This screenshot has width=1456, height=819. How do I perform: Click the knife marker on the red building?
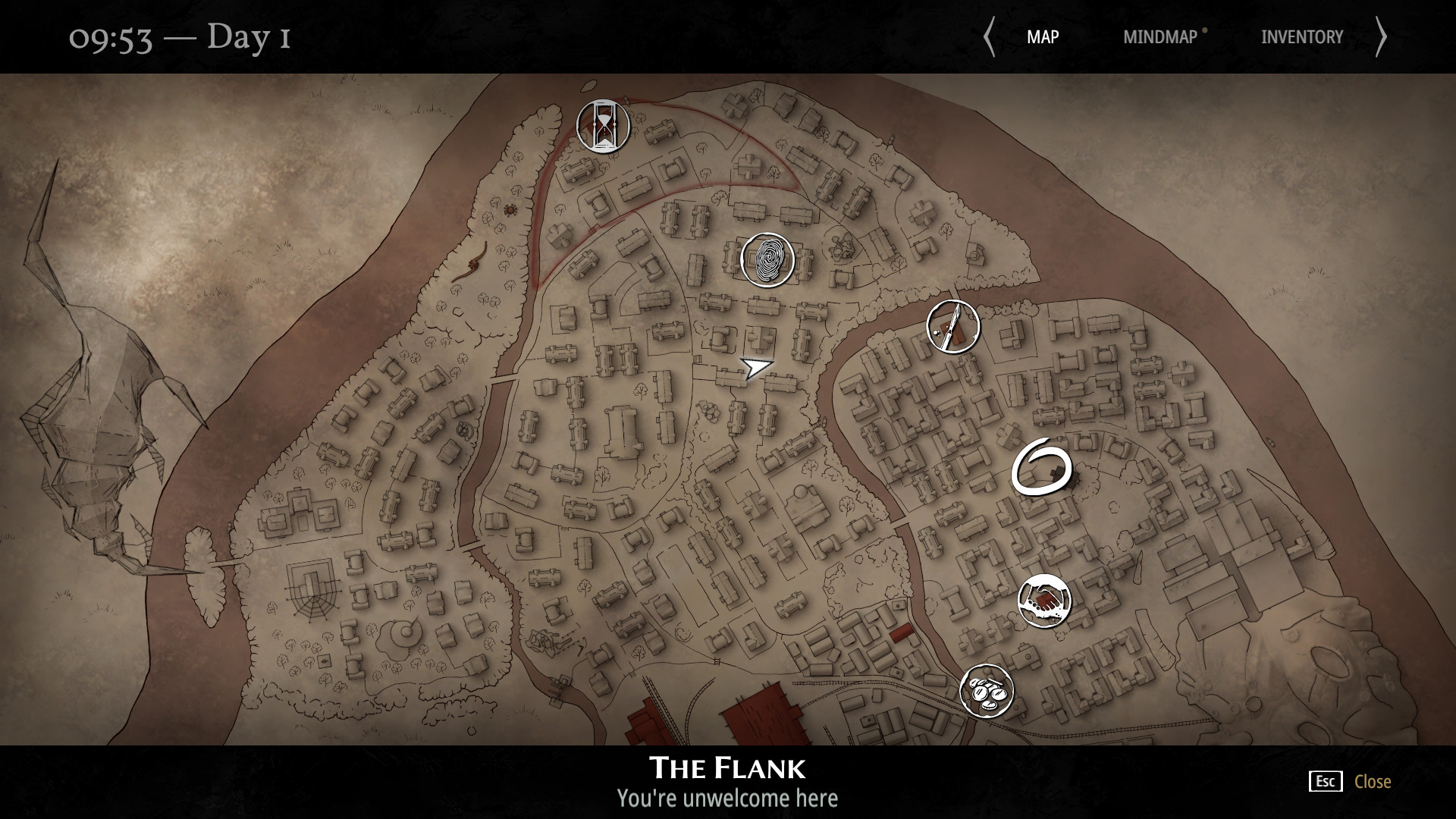(x=952, y=326)
